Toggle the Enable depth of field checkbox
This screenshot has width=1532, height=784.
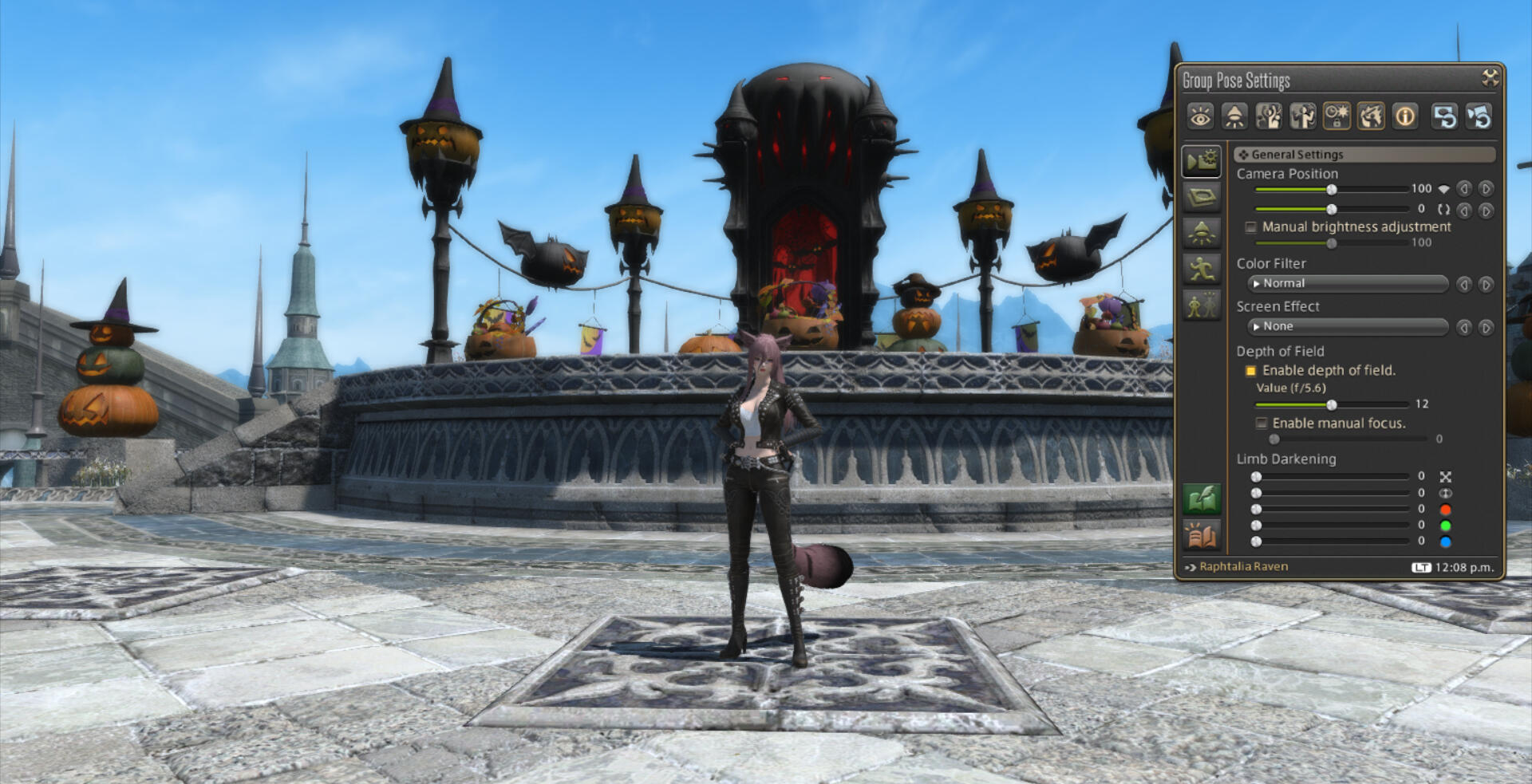[x=1251, y=371]
